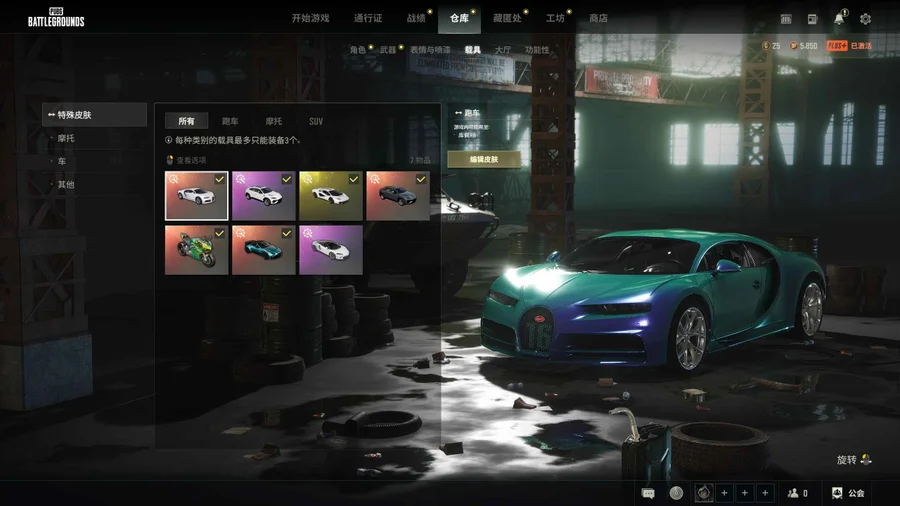Open the 开始游戏 (Start Game) menu
This screenshot has width=900, height=506.
point(310,18)
